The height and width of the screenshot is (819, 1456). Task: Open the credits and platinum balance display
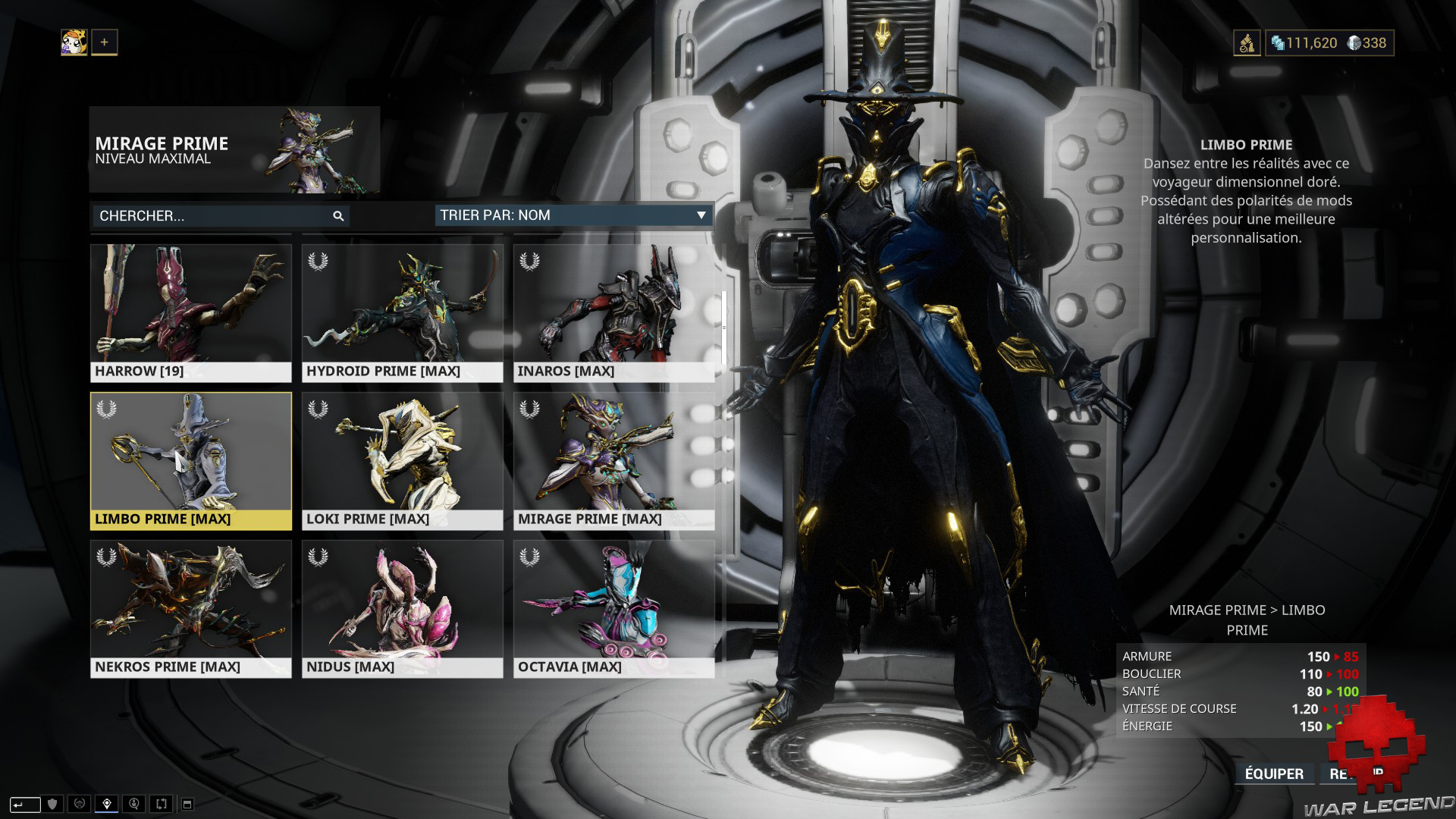click(x=1329, y=43)
